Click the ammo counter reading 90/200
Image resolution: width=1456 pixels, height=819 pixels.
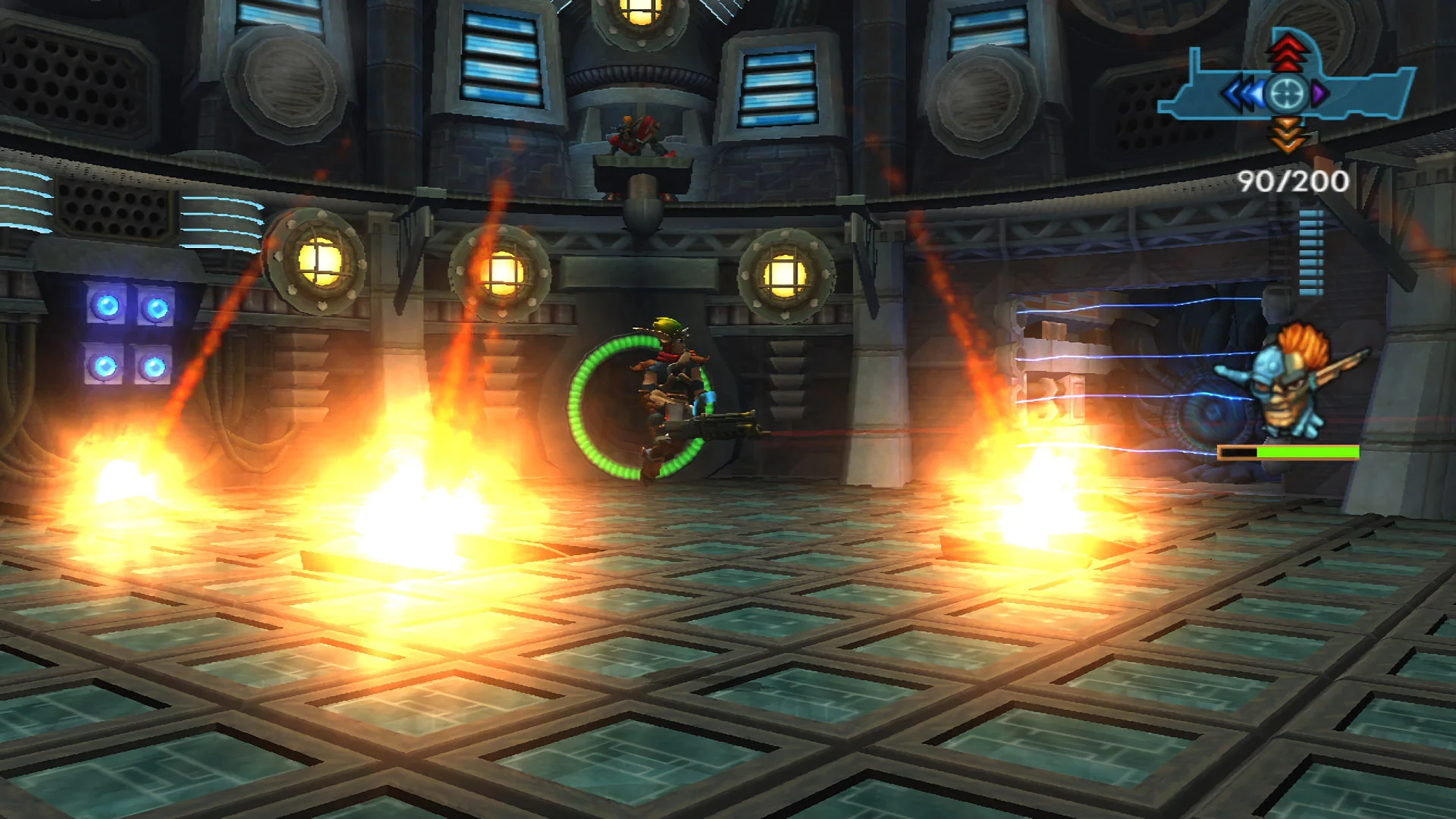(x=1293, y=182)
